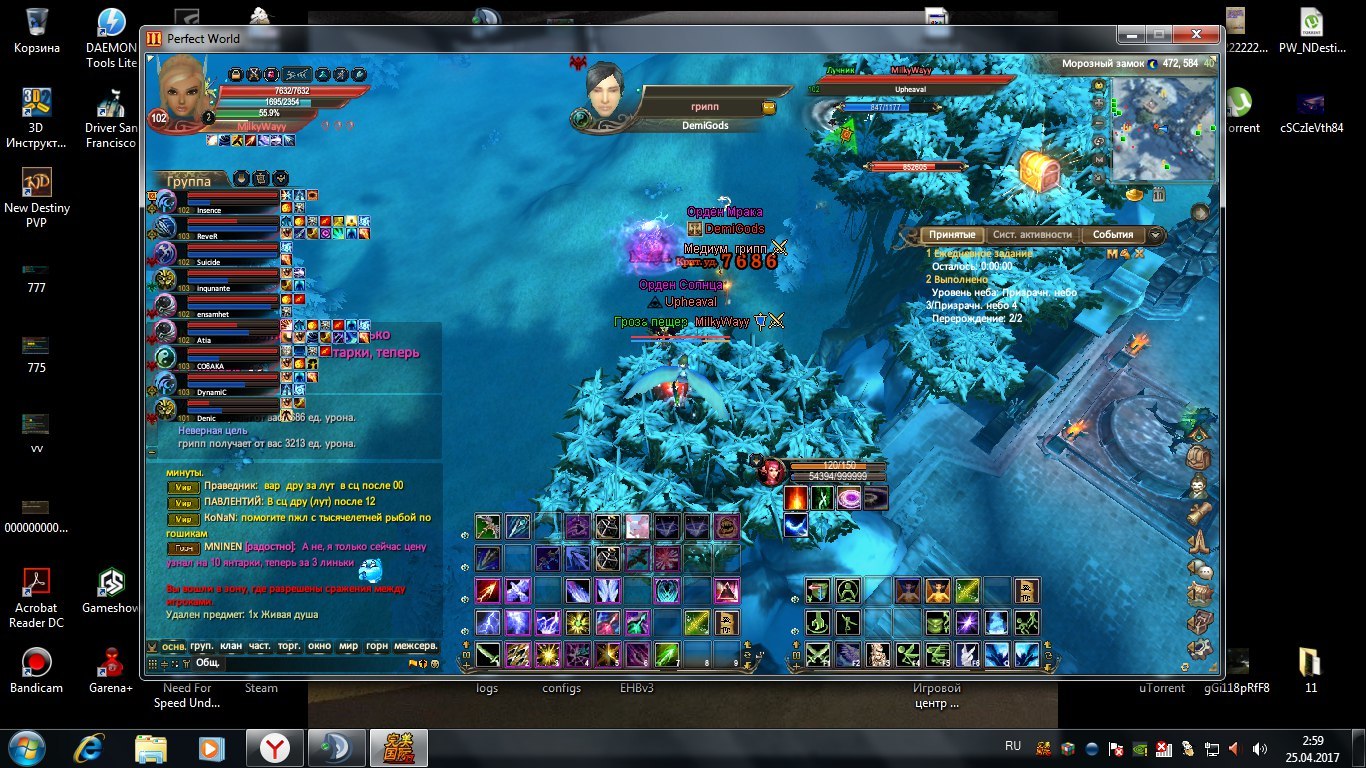This screenshot has height=768, width=1366.
Task: Switch chat to the клан channel tab
Action: [x=231, y=646]
